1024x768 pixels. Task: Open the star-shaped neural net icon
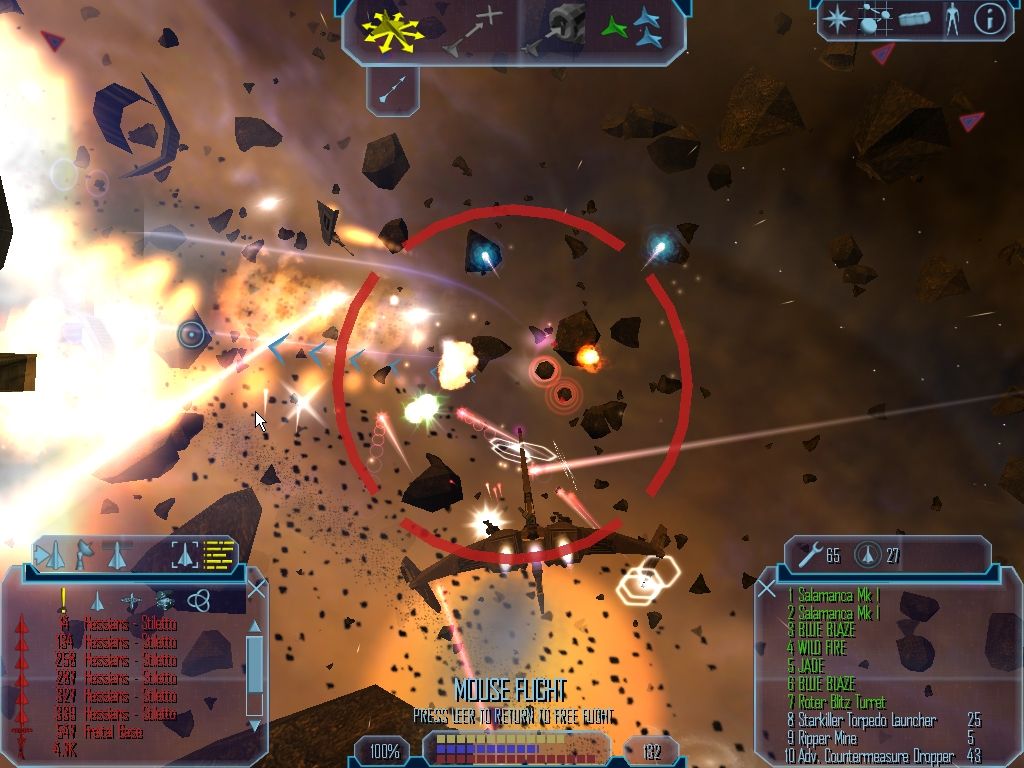tap(837, 19)
